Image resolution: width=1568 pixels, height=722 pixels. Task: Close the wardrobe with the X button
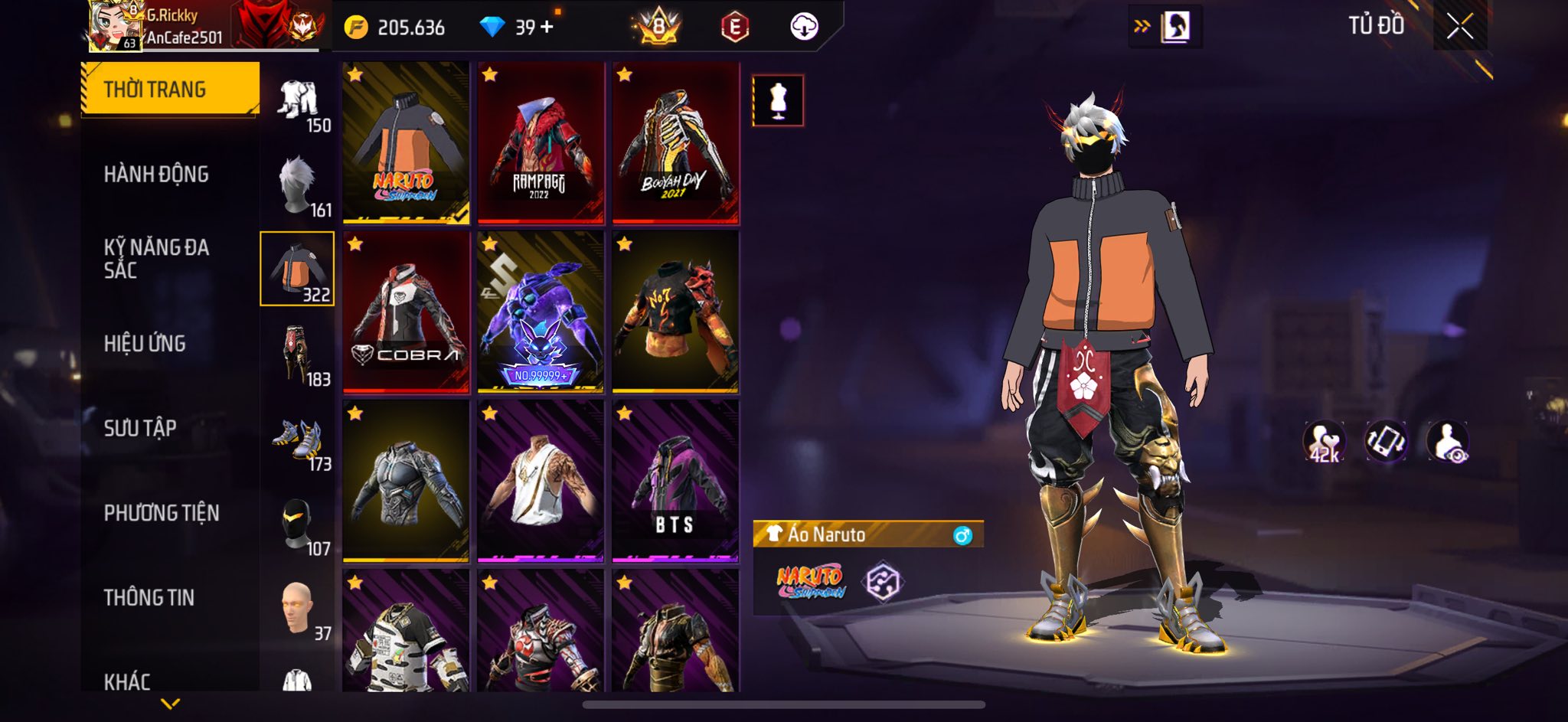pyautogui.click(x=1459, y=27)
